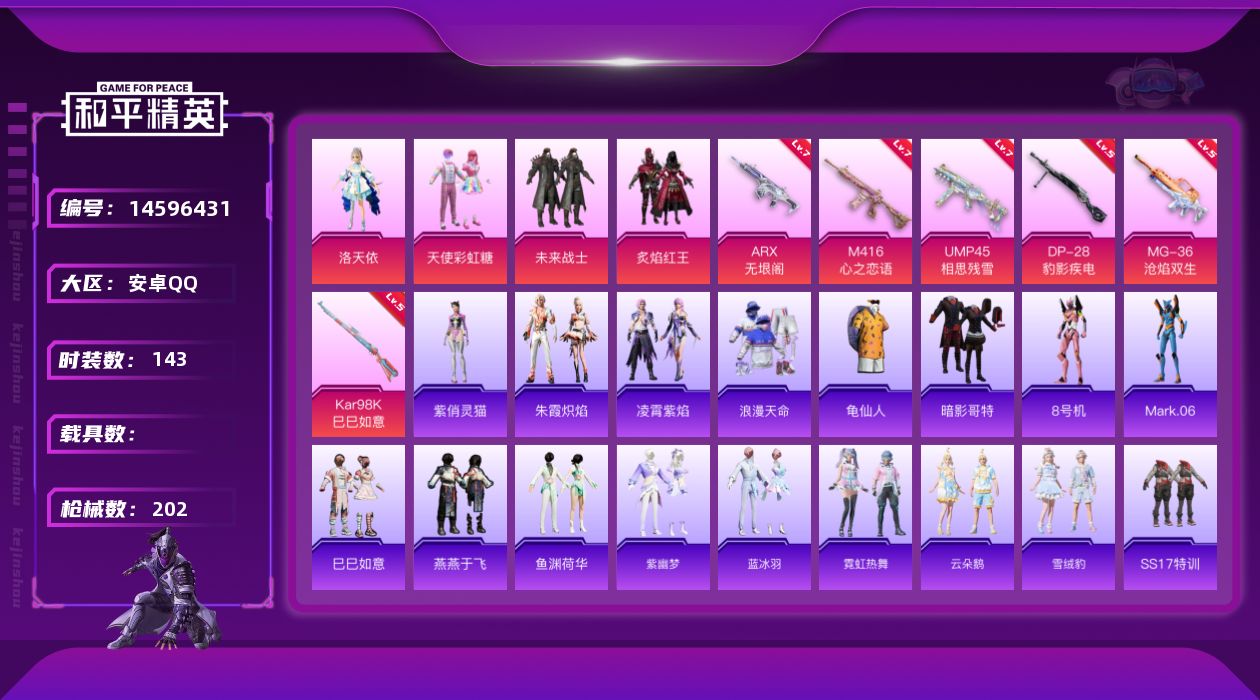This screenshot has width=1260, height=700.
Task: Select the 洛天依 outfit card
Action: (x=358, y=211)
